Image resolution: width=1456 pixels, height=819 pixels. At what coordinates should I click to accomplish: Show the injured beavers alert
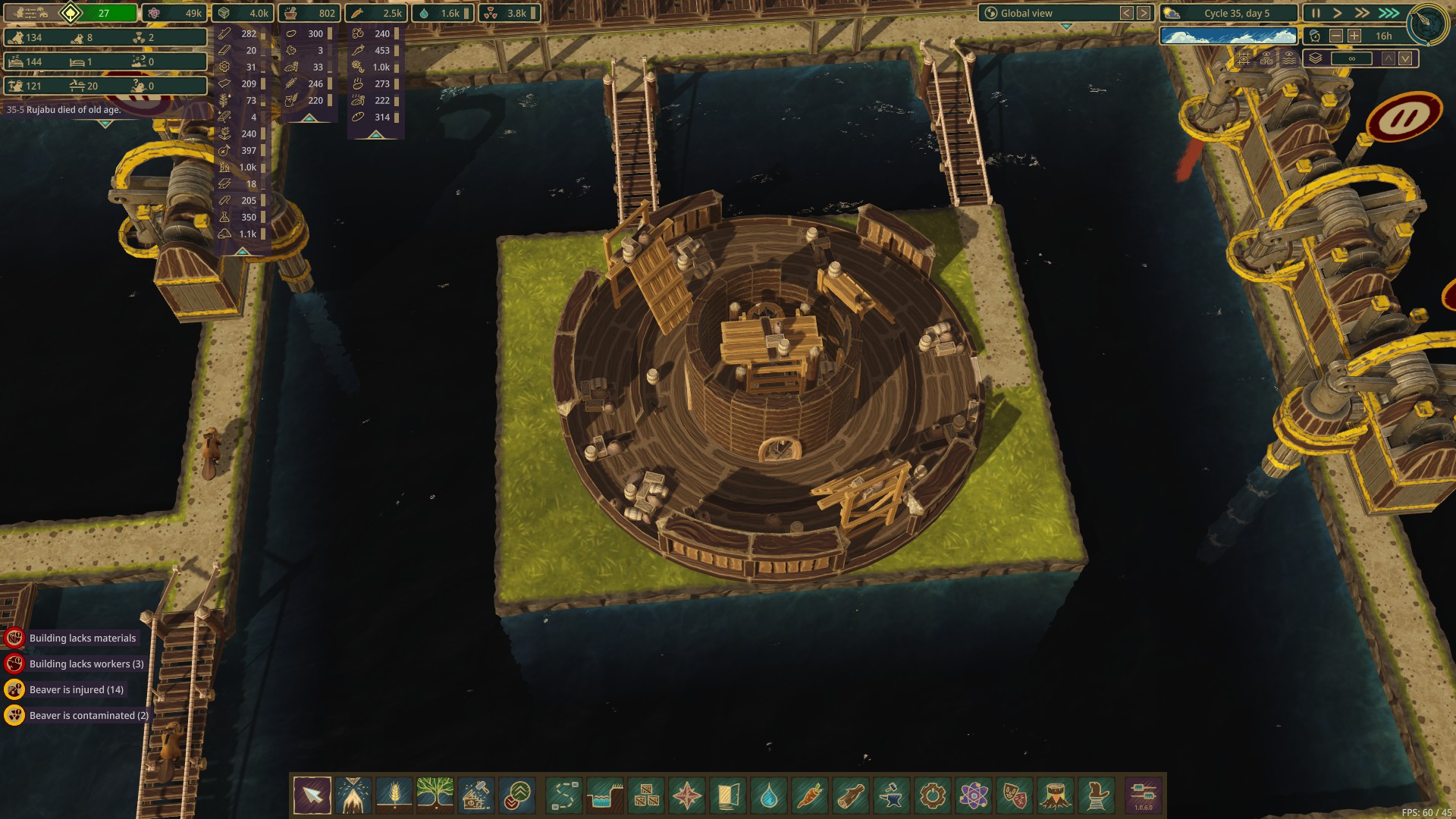tap(76, 690)
